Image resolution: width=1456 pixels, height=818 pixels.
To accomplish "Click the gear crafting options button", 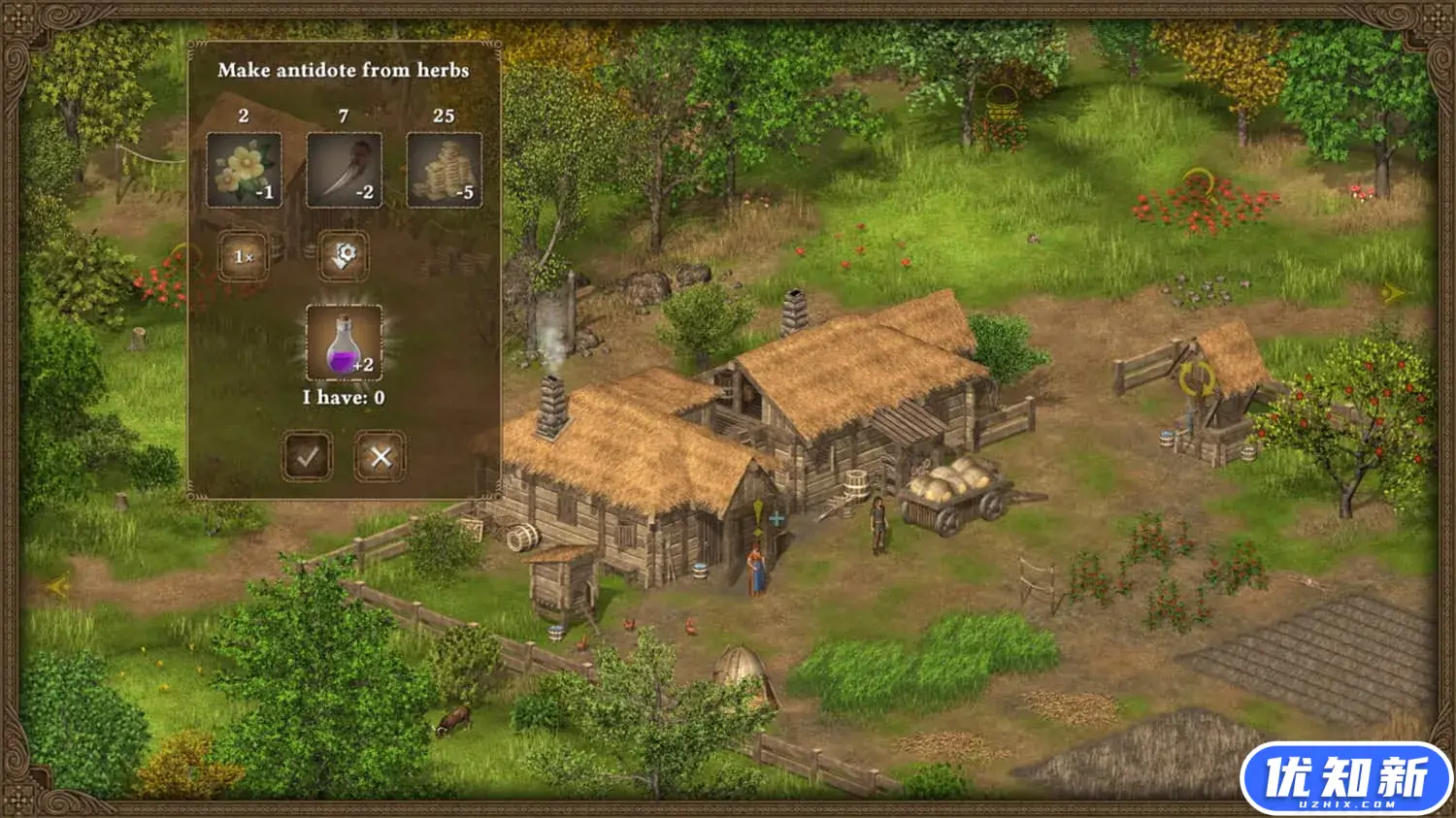I will 344,256.
